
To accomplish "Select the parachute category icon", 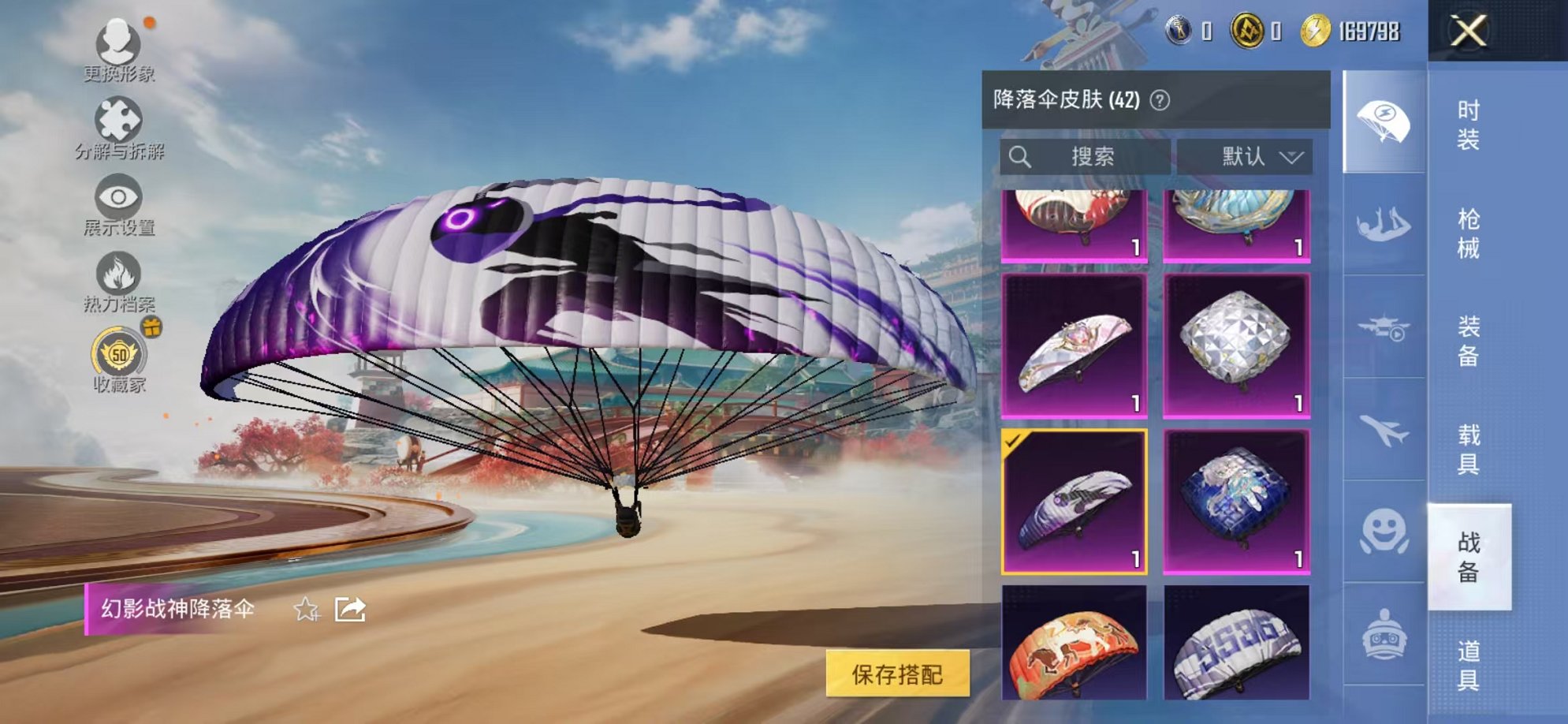I will [1384, 120].
